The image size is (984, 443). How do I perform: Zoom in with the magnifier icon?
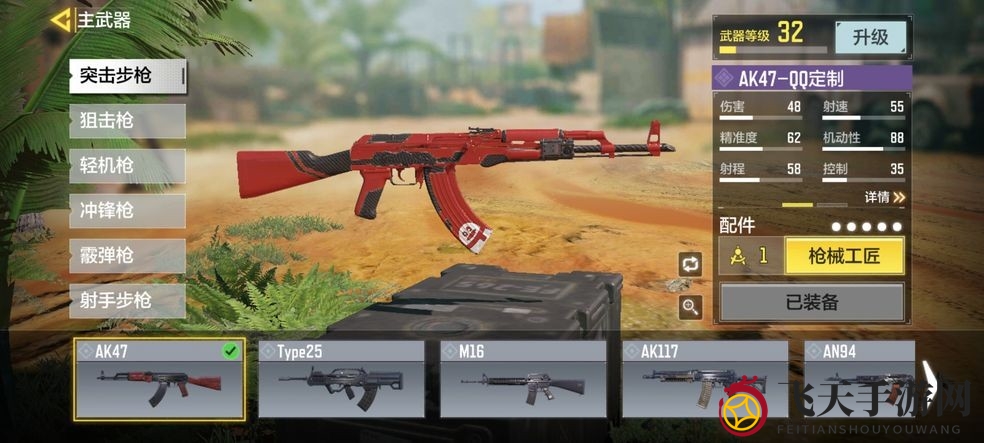point(690,307)
